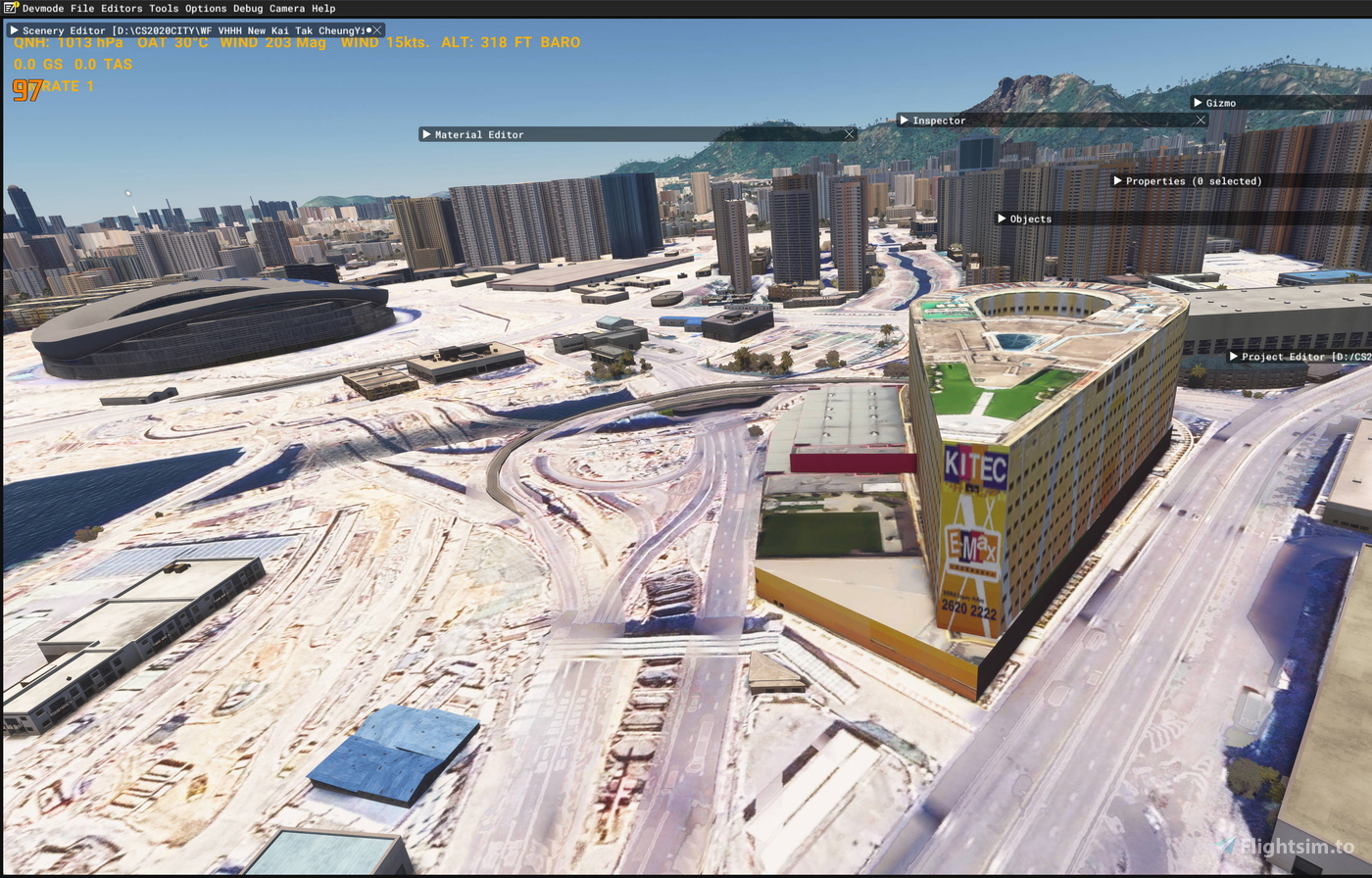The height and width of the screenshot is (878, 1372).
Task: Click the Material Editor arrow icon
Action: point(428,134)
